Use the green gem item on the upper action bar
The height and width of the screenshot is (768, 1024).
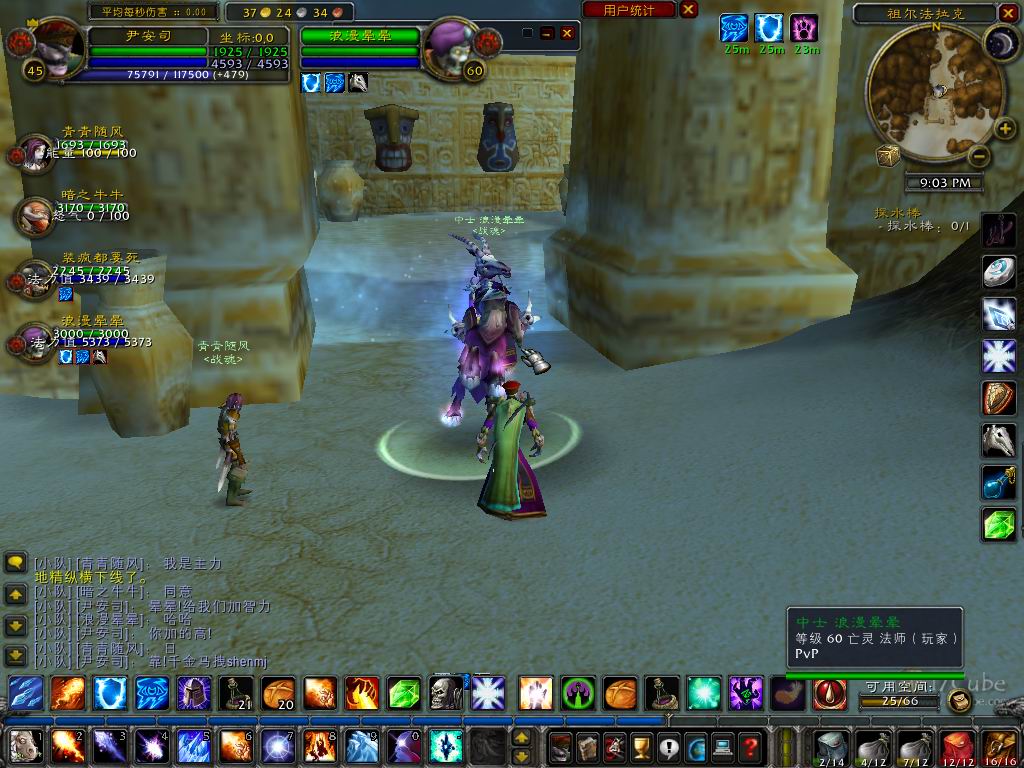tap(404, 693)
